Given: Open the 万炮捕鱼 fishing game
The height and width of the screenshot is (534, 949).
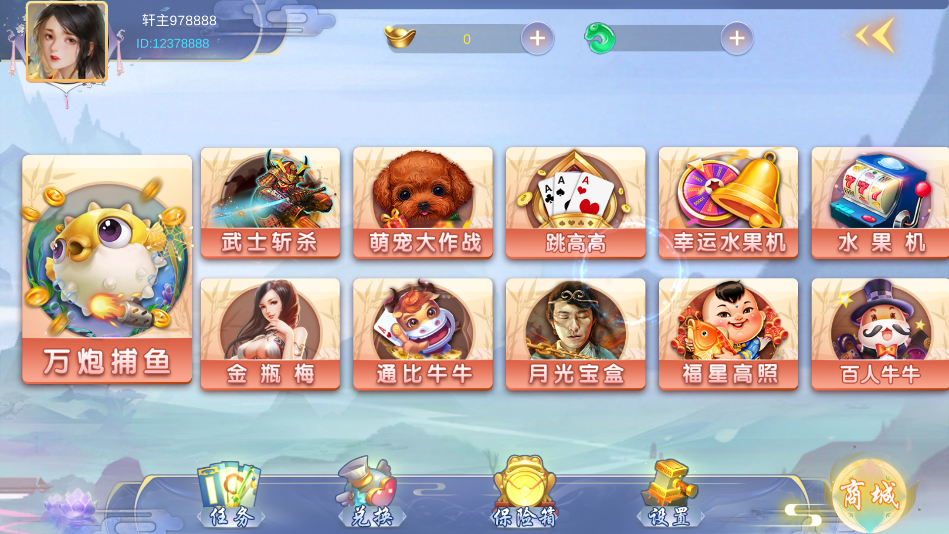Looking at the screenshot, I should click(x=107, y=269).
